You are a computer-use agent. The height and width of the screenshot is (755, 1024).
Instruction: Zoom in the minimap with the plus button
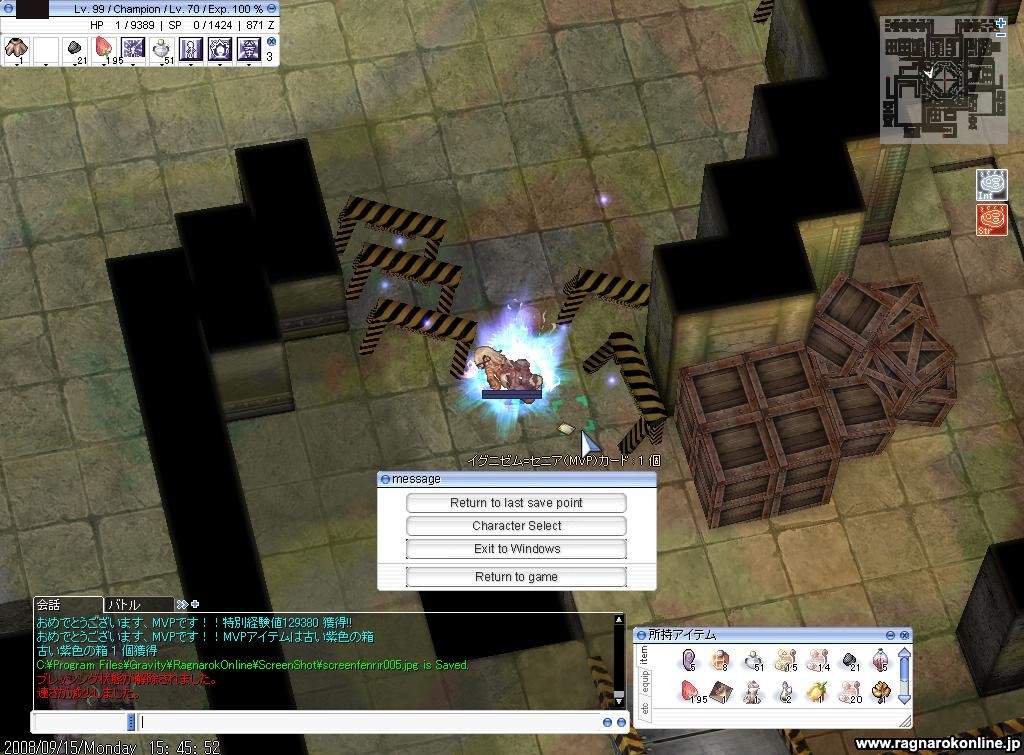[x=1001, y=22]
